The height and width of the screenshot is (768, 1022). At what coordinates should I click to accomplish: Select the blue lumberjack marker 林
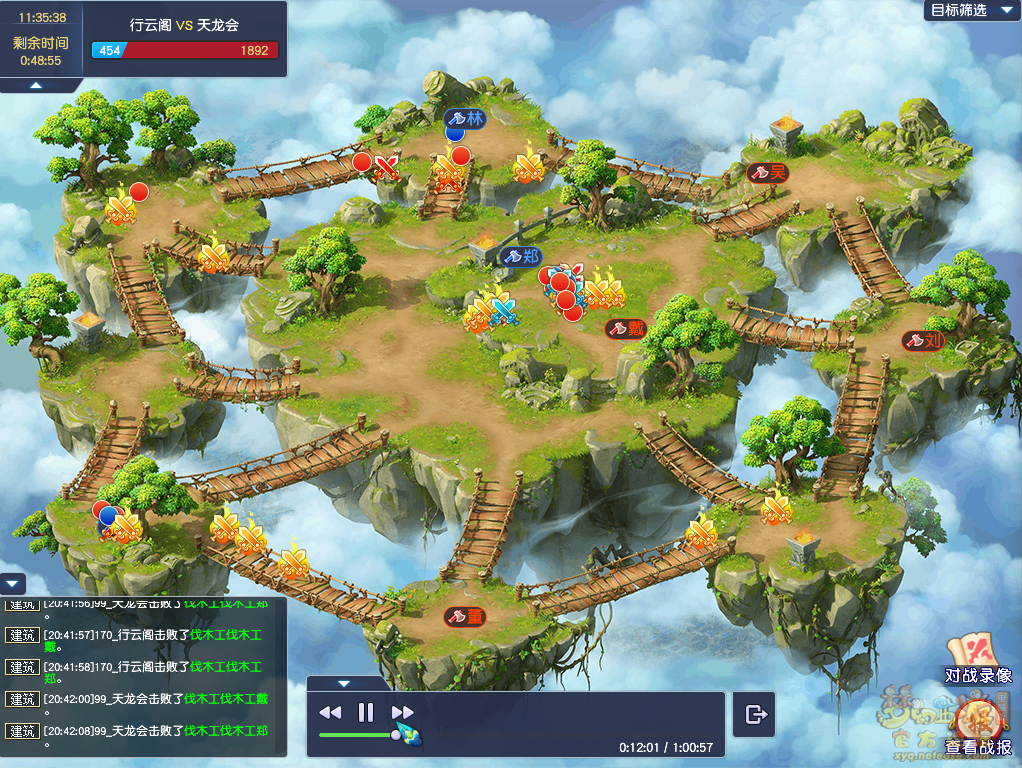coord(465,118)
